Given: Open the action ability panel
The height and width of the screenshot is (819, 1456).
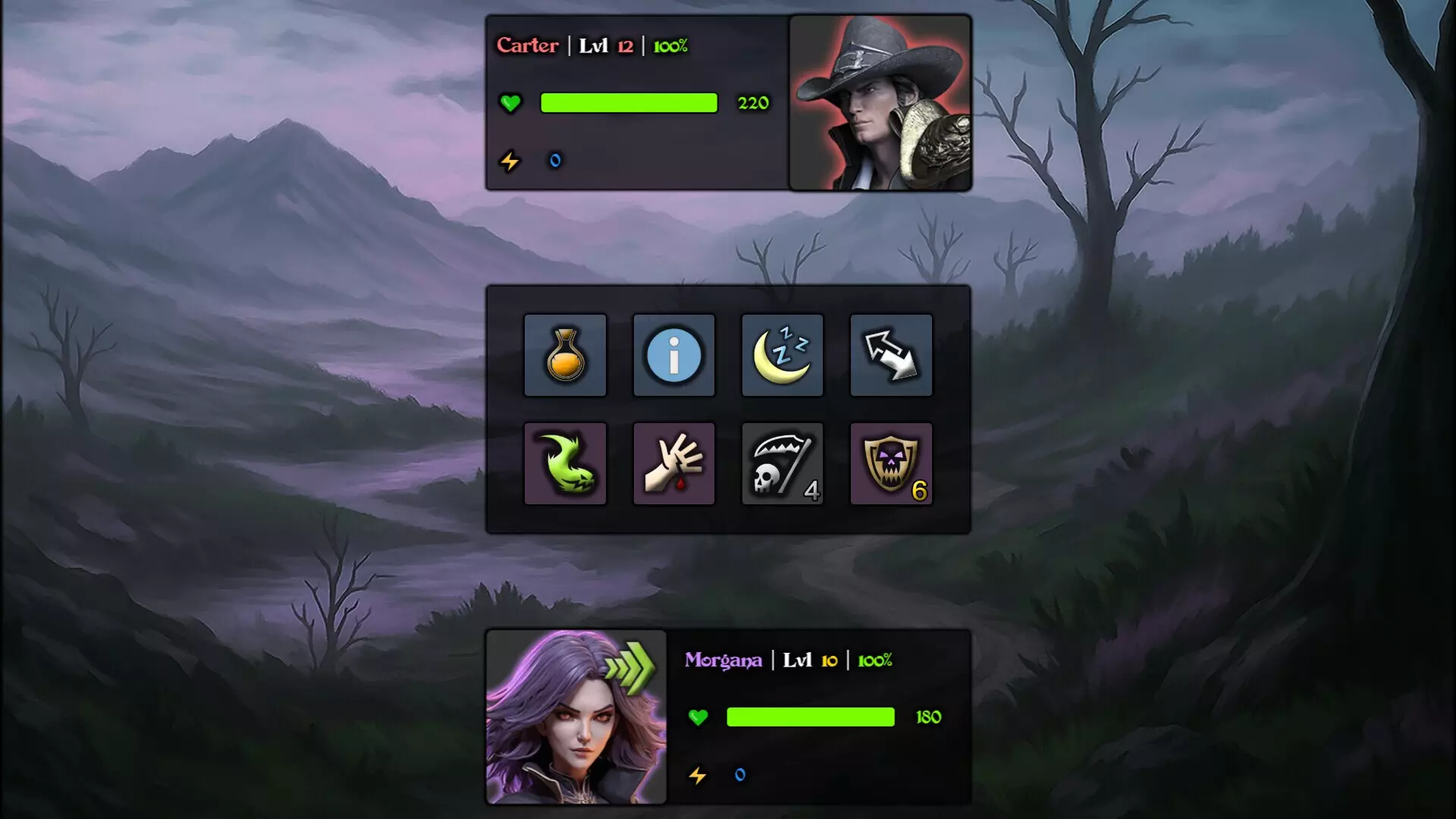Looking at the screenshot, I should pos(728,409).
